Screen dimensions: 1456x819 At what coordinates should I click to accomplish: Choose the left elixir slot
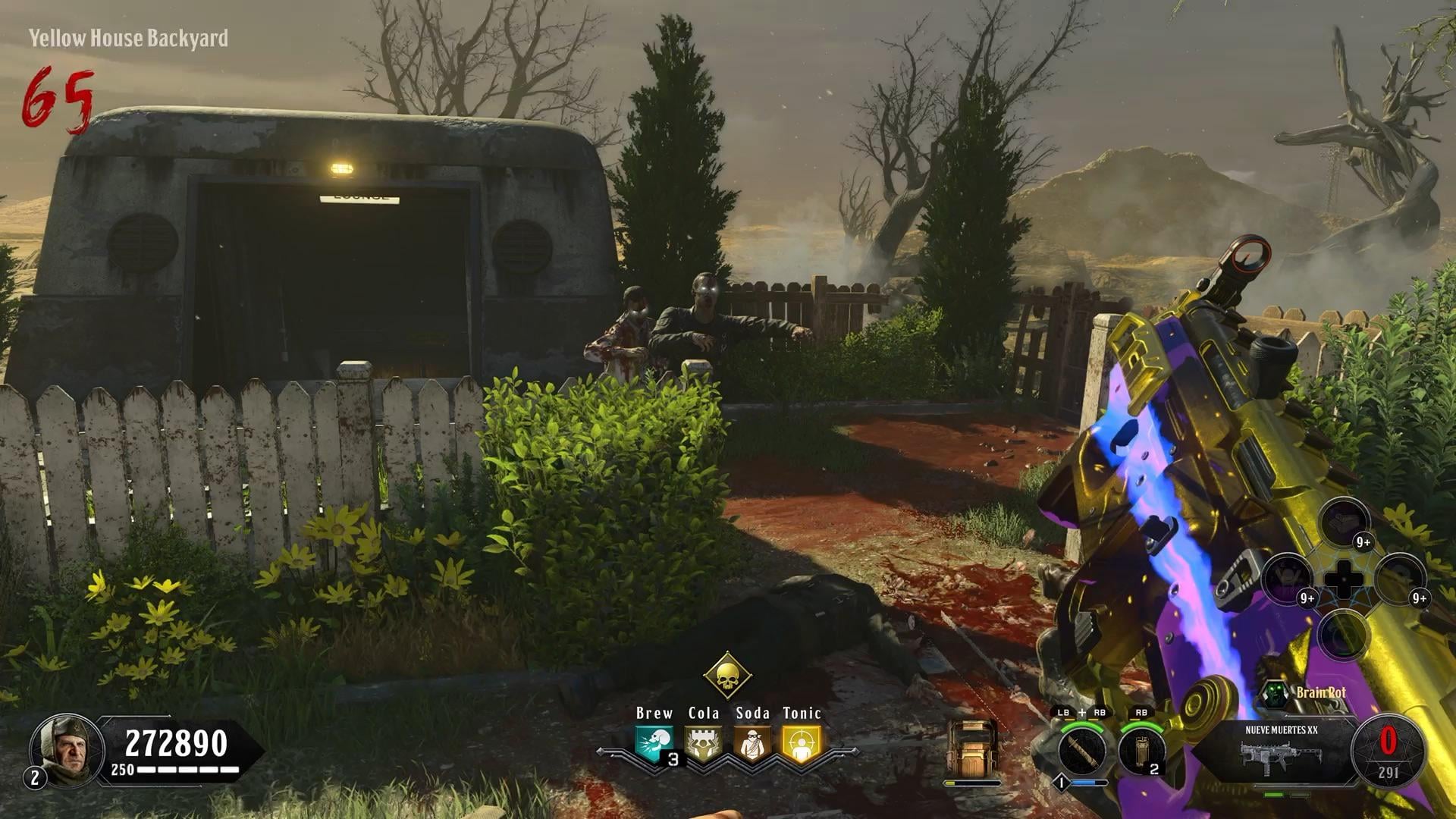1288,579
